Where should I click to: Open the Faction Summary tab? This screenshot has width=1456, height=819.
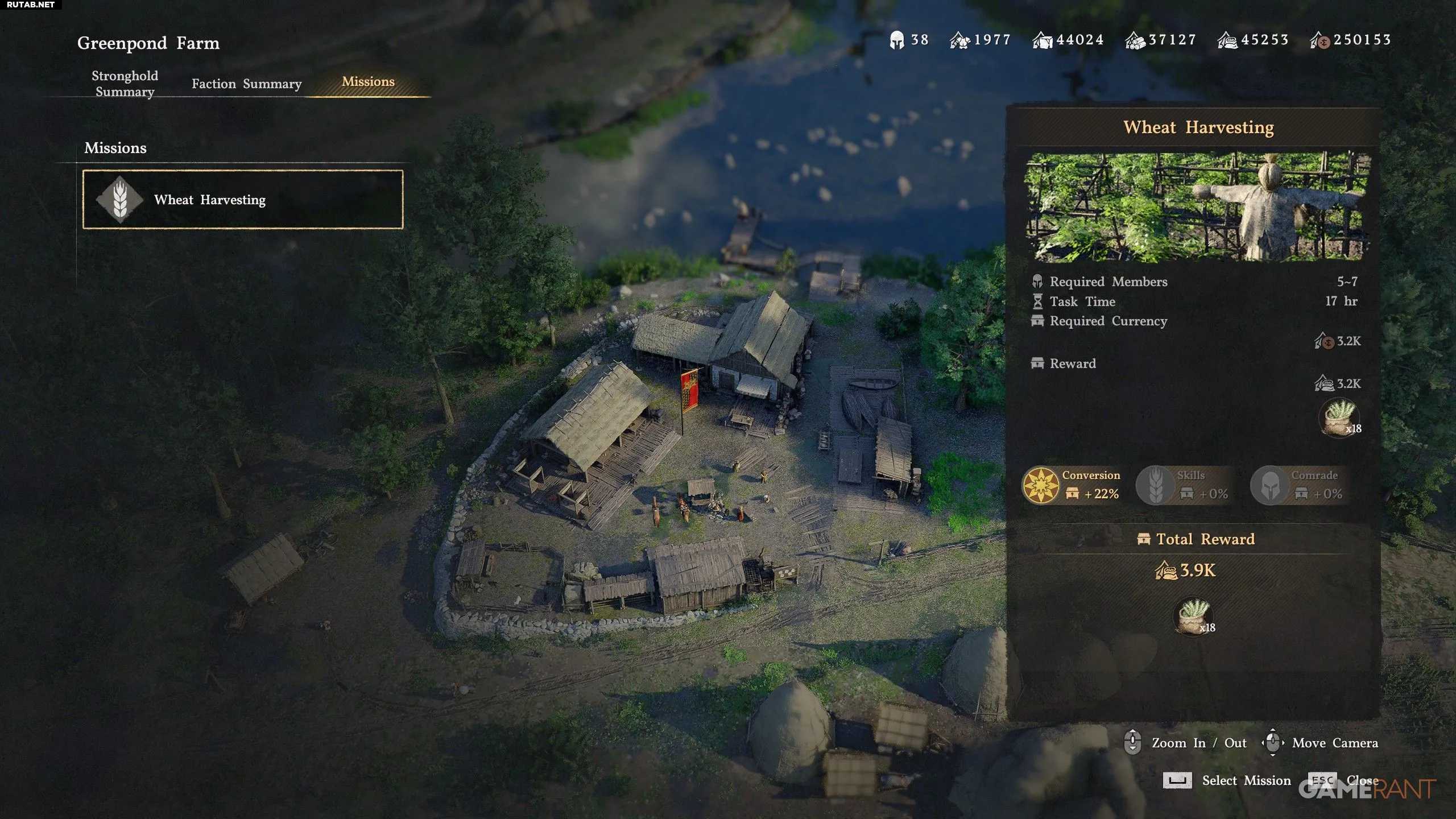[x=246, y=84]
